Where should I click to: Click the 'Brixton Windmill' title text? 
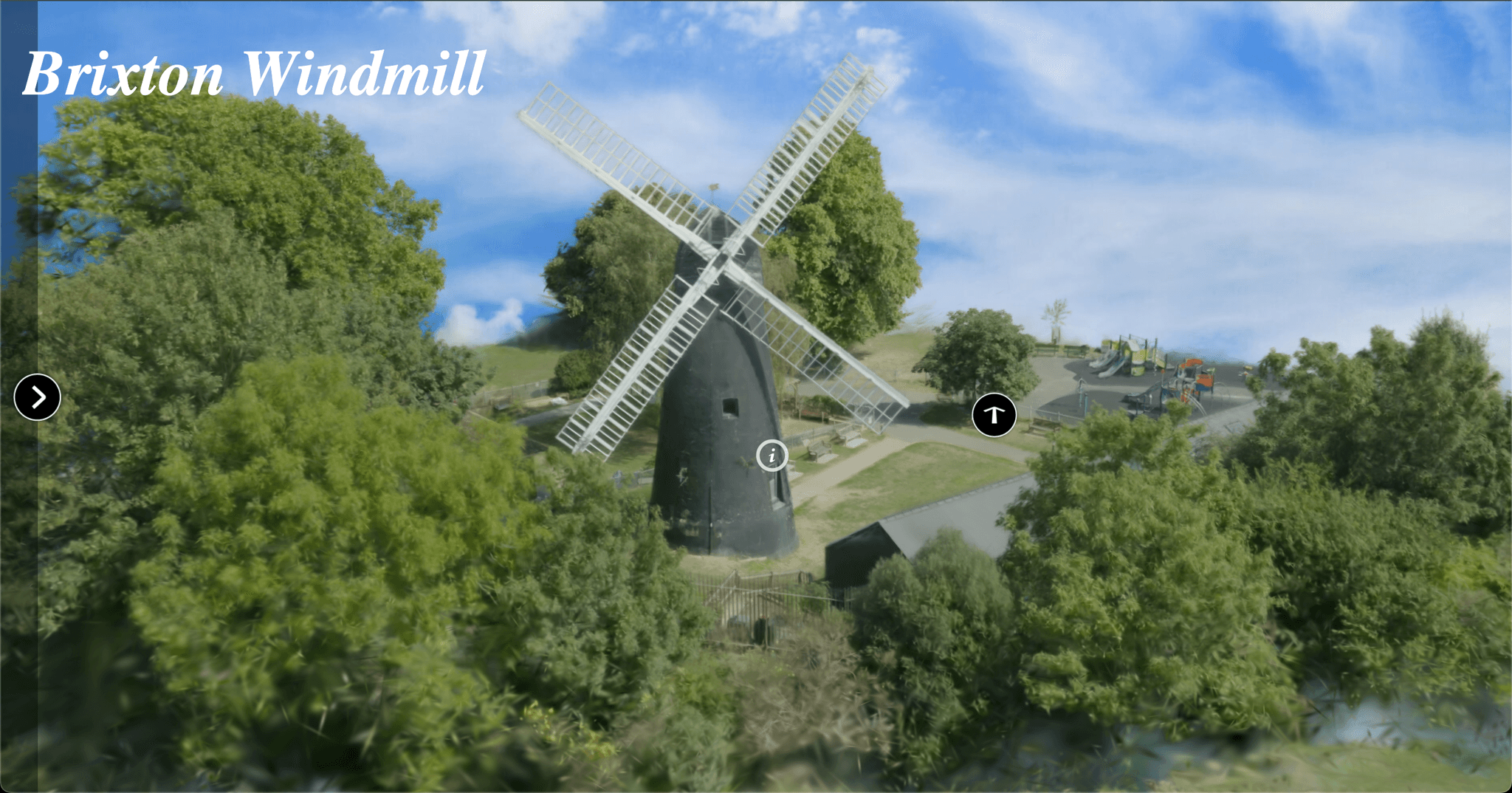pos(253,74)
